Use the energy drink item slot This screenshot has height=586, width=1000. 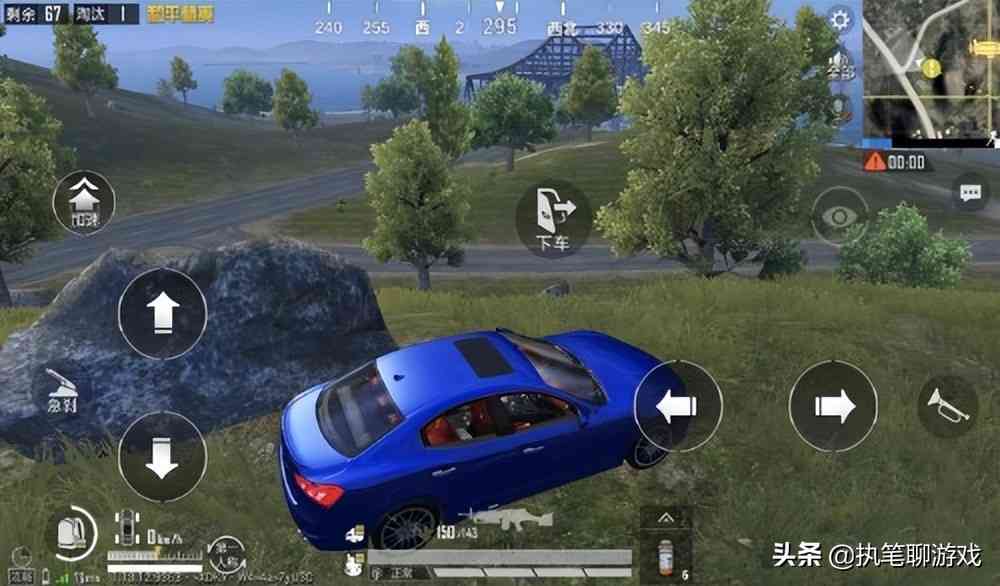[665, 555]
